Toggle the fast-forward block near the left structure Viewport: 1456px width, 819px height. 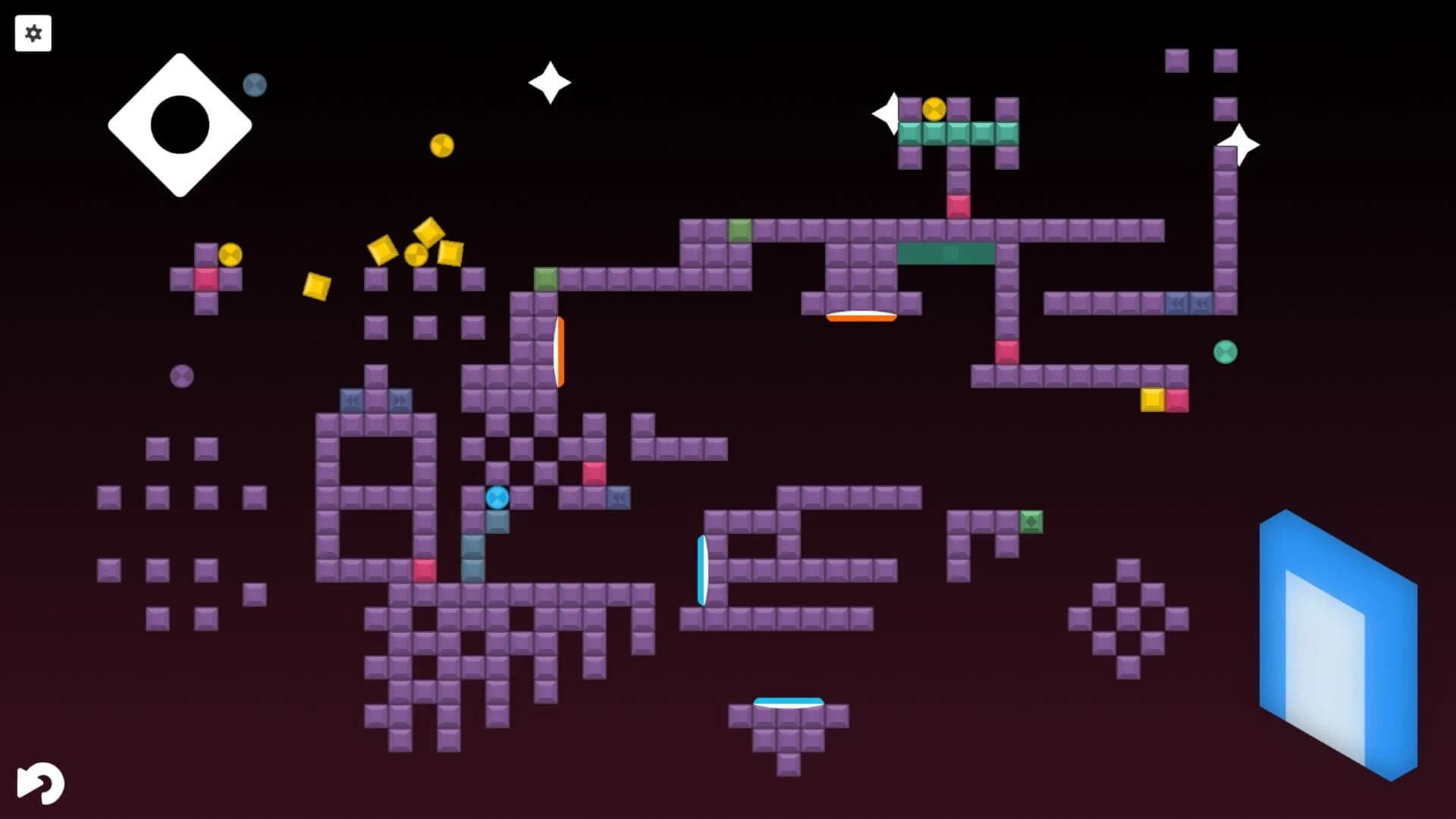pos(402,400)
